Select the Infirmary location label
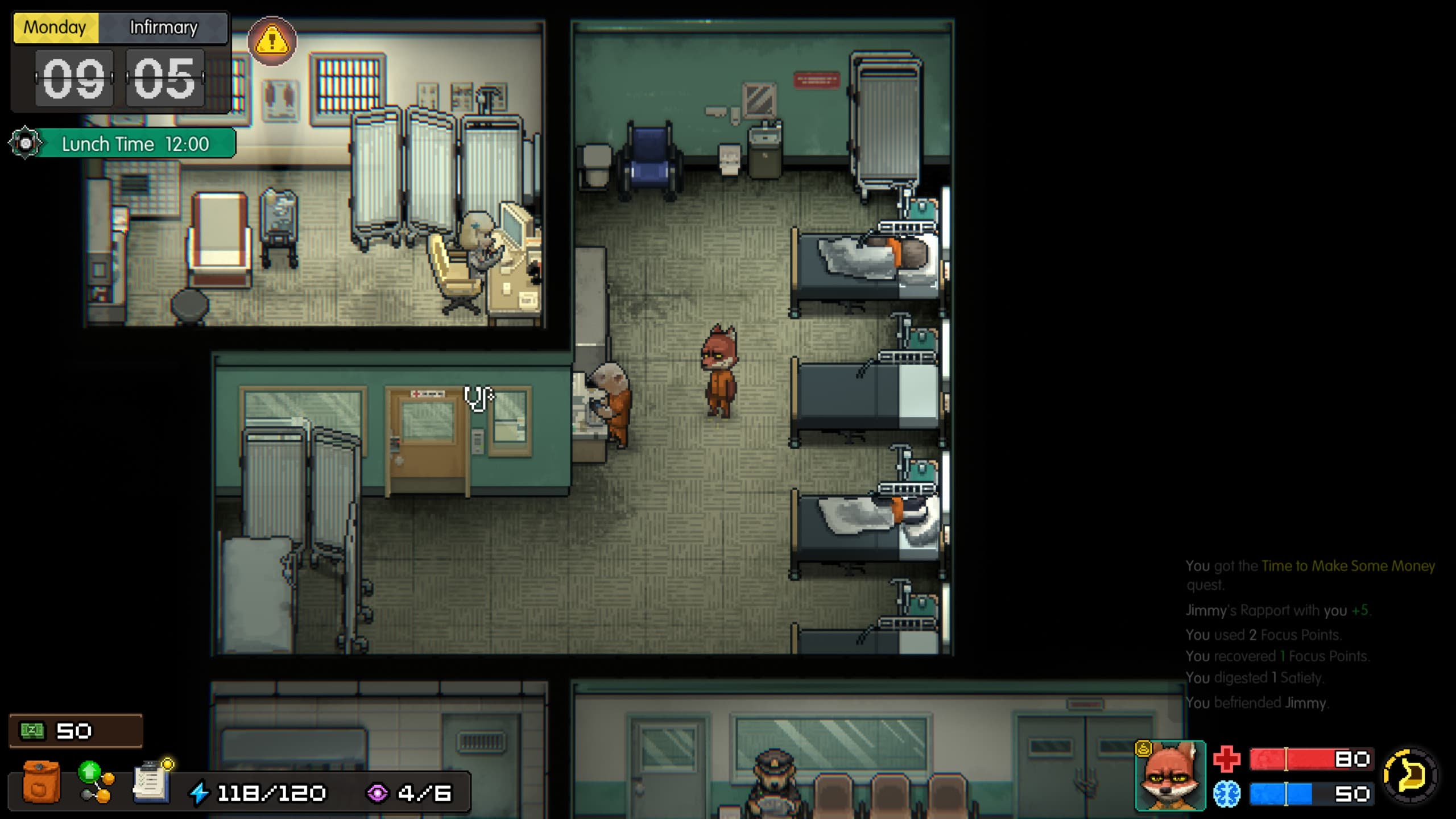Viewport: 1456px width, 819px height. pyautogui.click(x=164, y=27)
